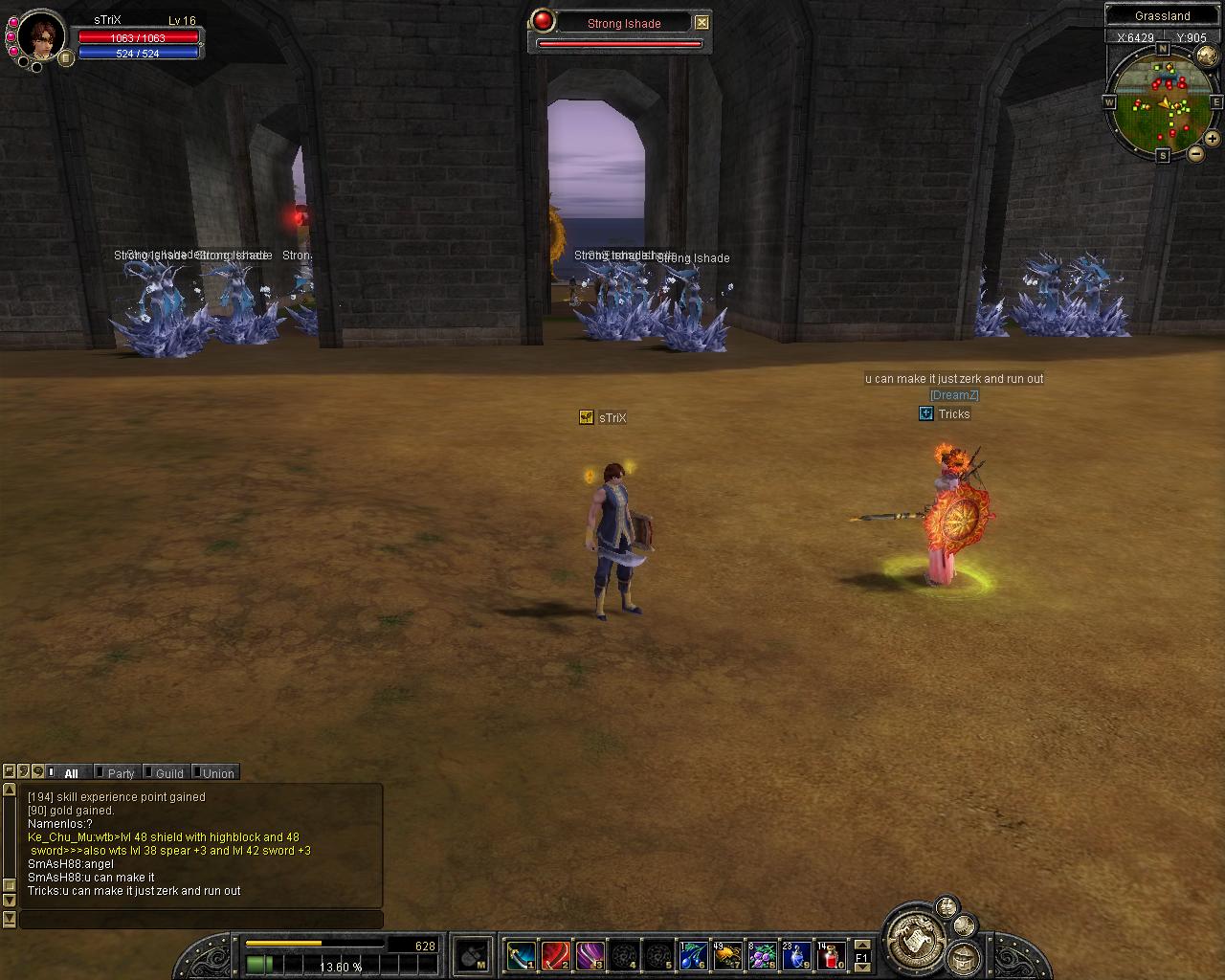
Task: Activate the purple skill in slot 3
Action: (x=590, y=955)
